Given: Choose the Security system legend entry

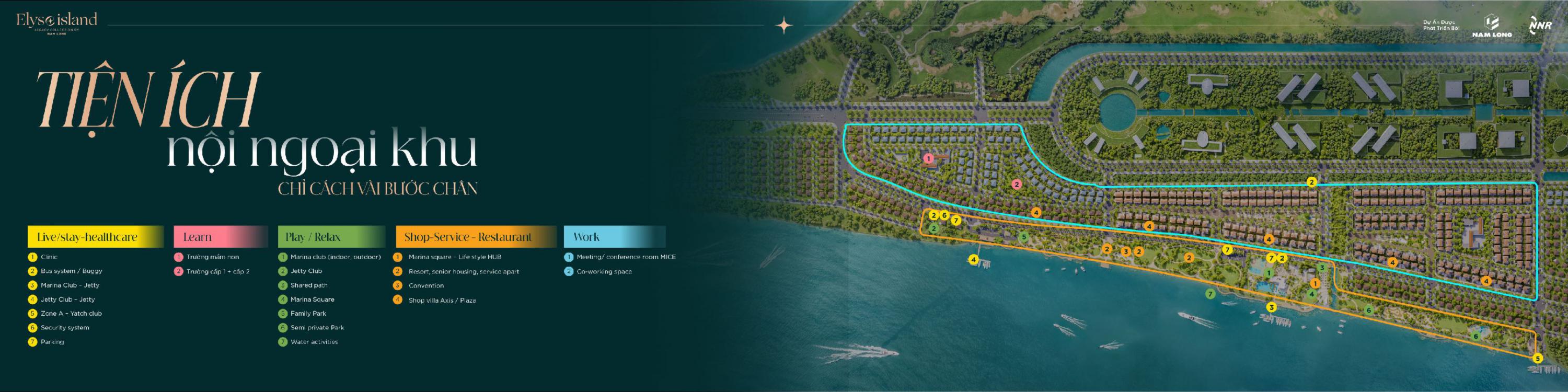Looking at the screenshot, I should pos(64,328).
